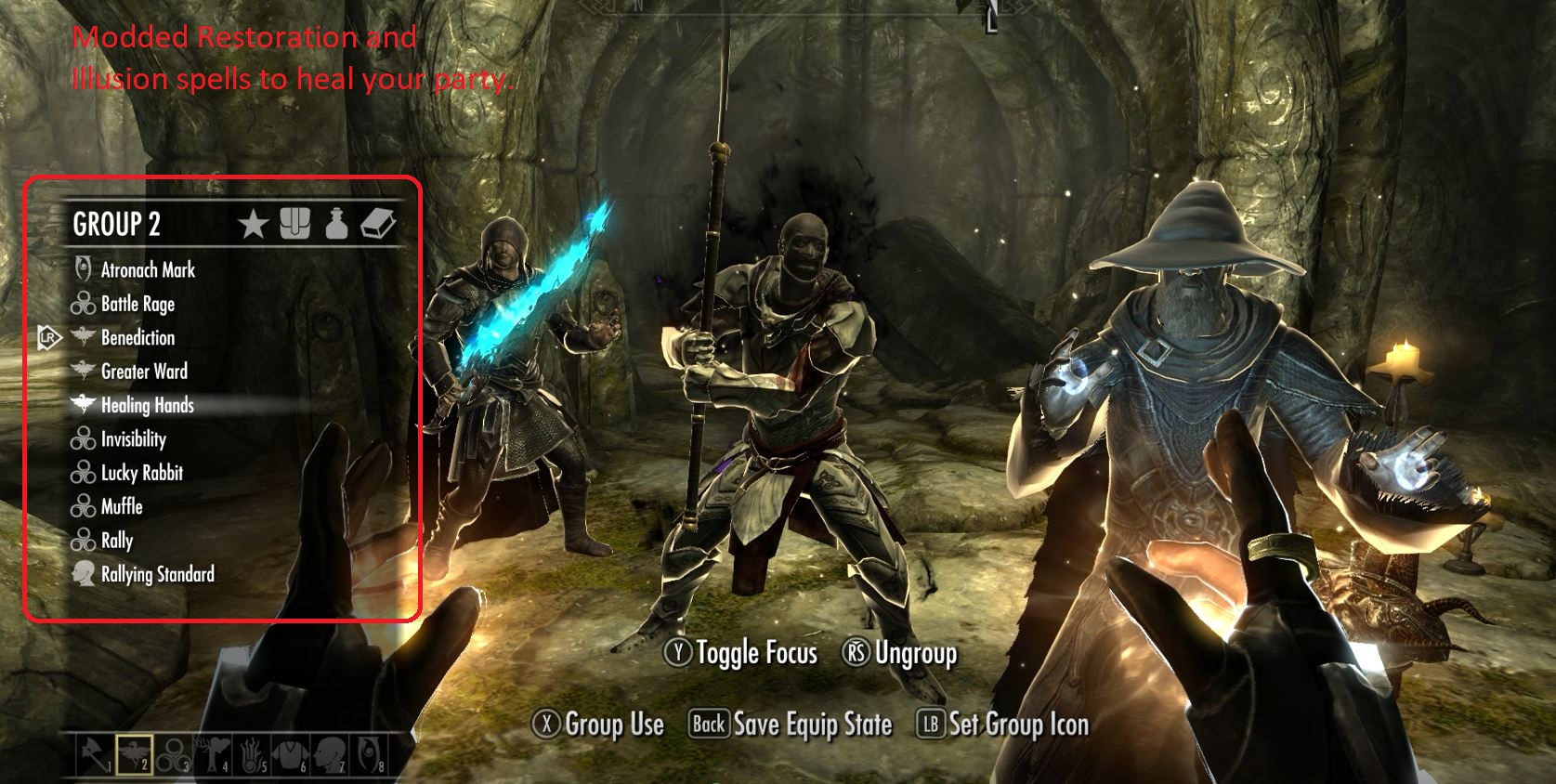
Task: Click the GROUP 2 header
Action: (115, 224)
